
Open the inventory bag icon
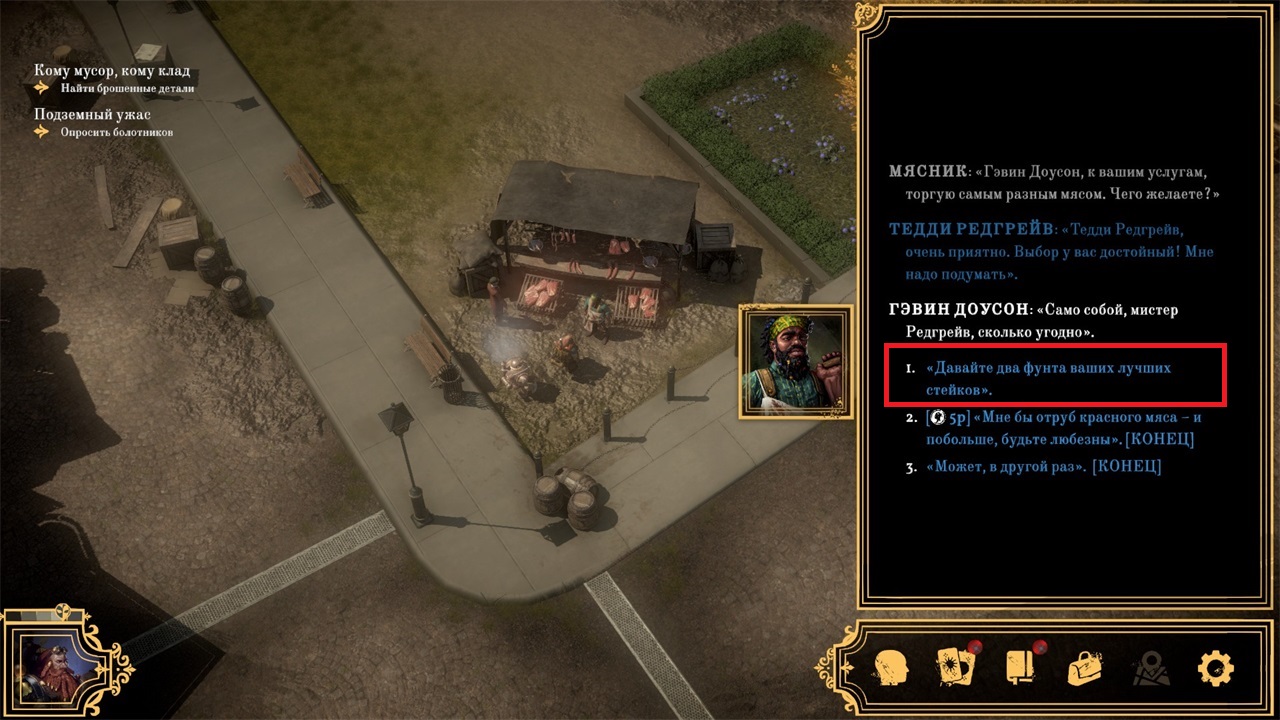(x=1087, y=667)
